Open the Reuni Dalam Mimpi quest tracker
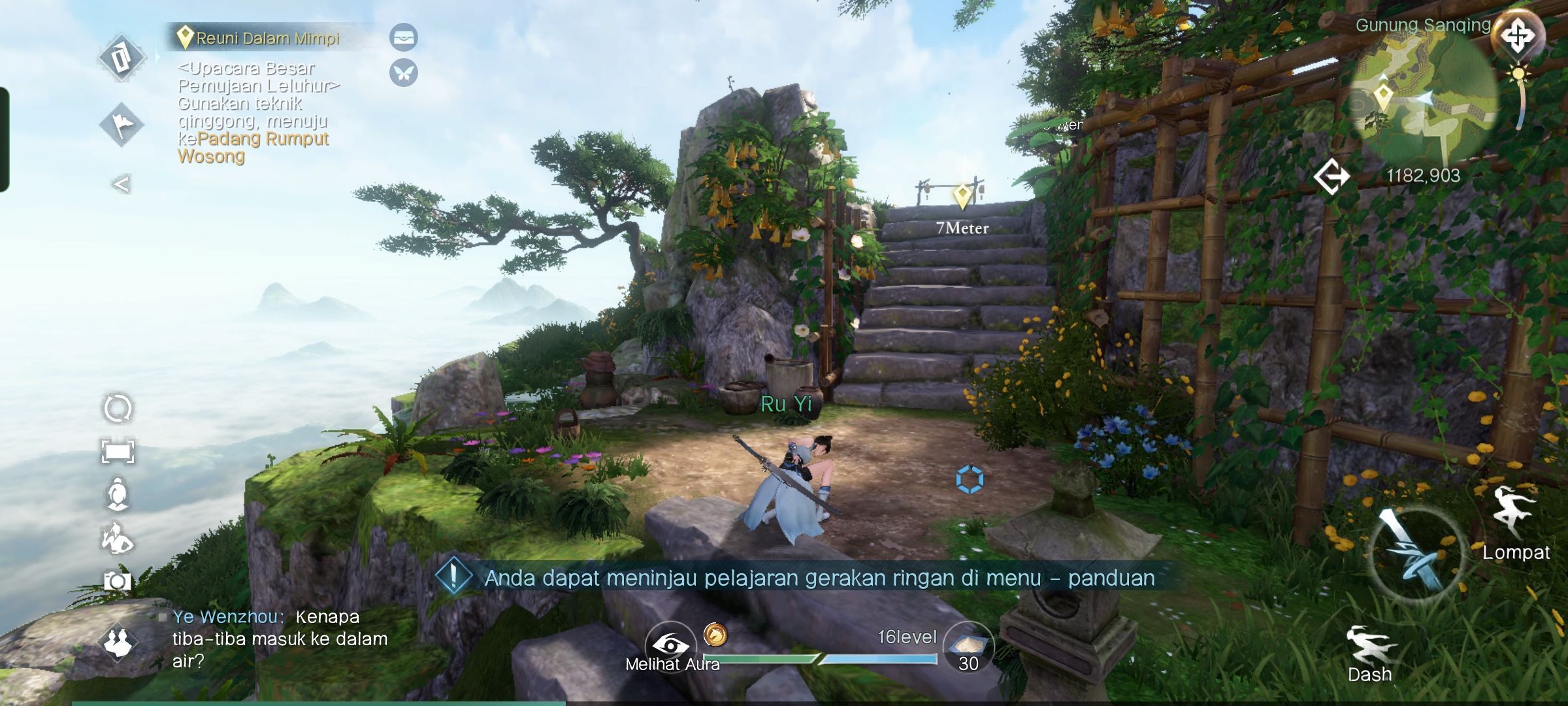 [x=267, y=38]
